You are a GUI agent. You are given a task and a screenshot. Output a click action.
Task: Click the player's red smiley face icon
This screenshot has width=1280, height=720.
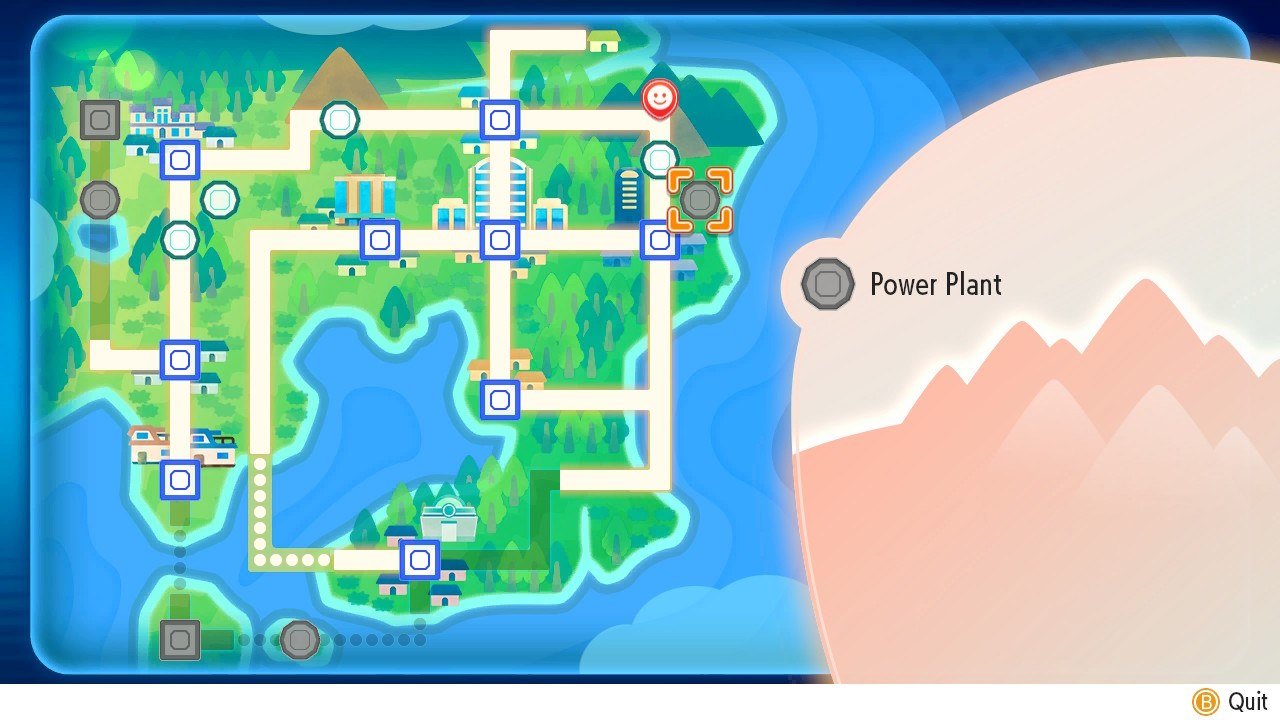pyautogui.click(x=659, y=98)
